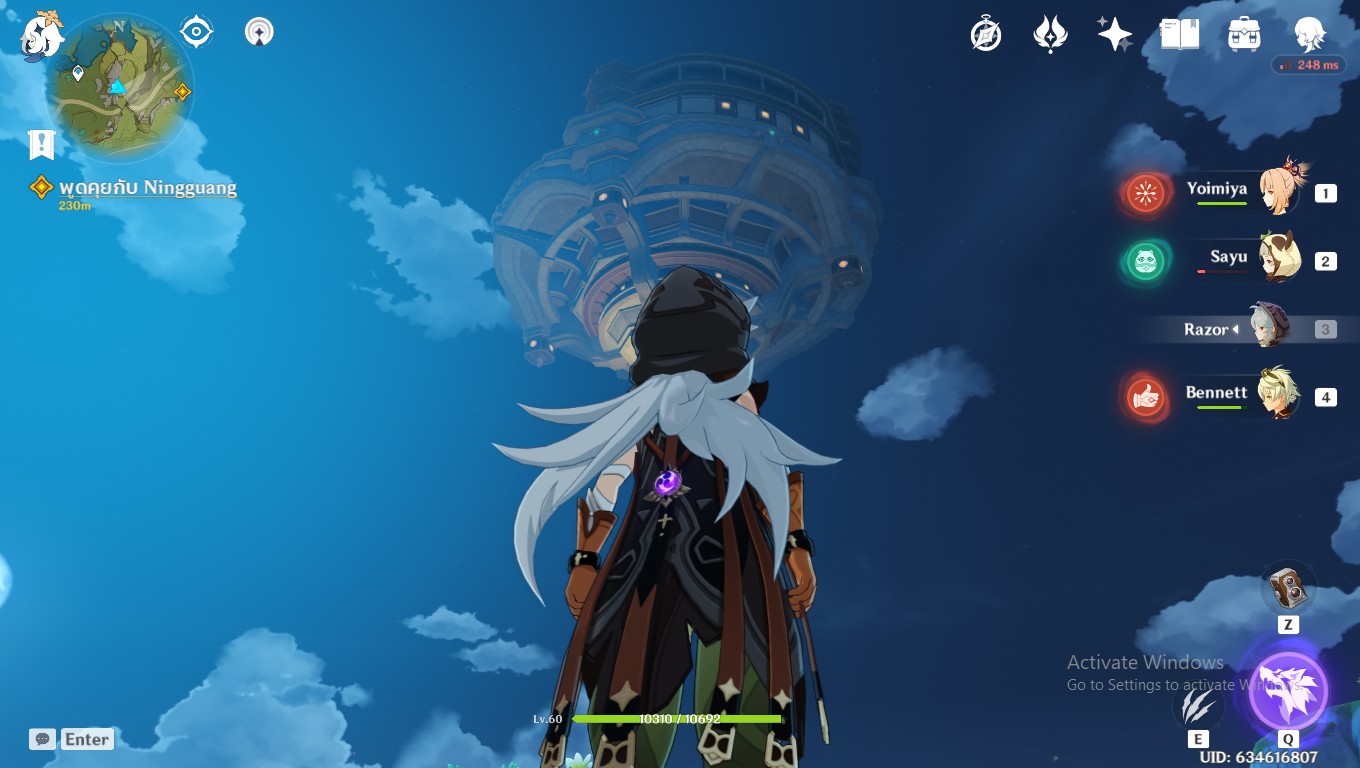Viewport: 1360px width, 768px height.
Task: Open the backpack inventory
Action: pyautogui.click(x=1244, y=35)
